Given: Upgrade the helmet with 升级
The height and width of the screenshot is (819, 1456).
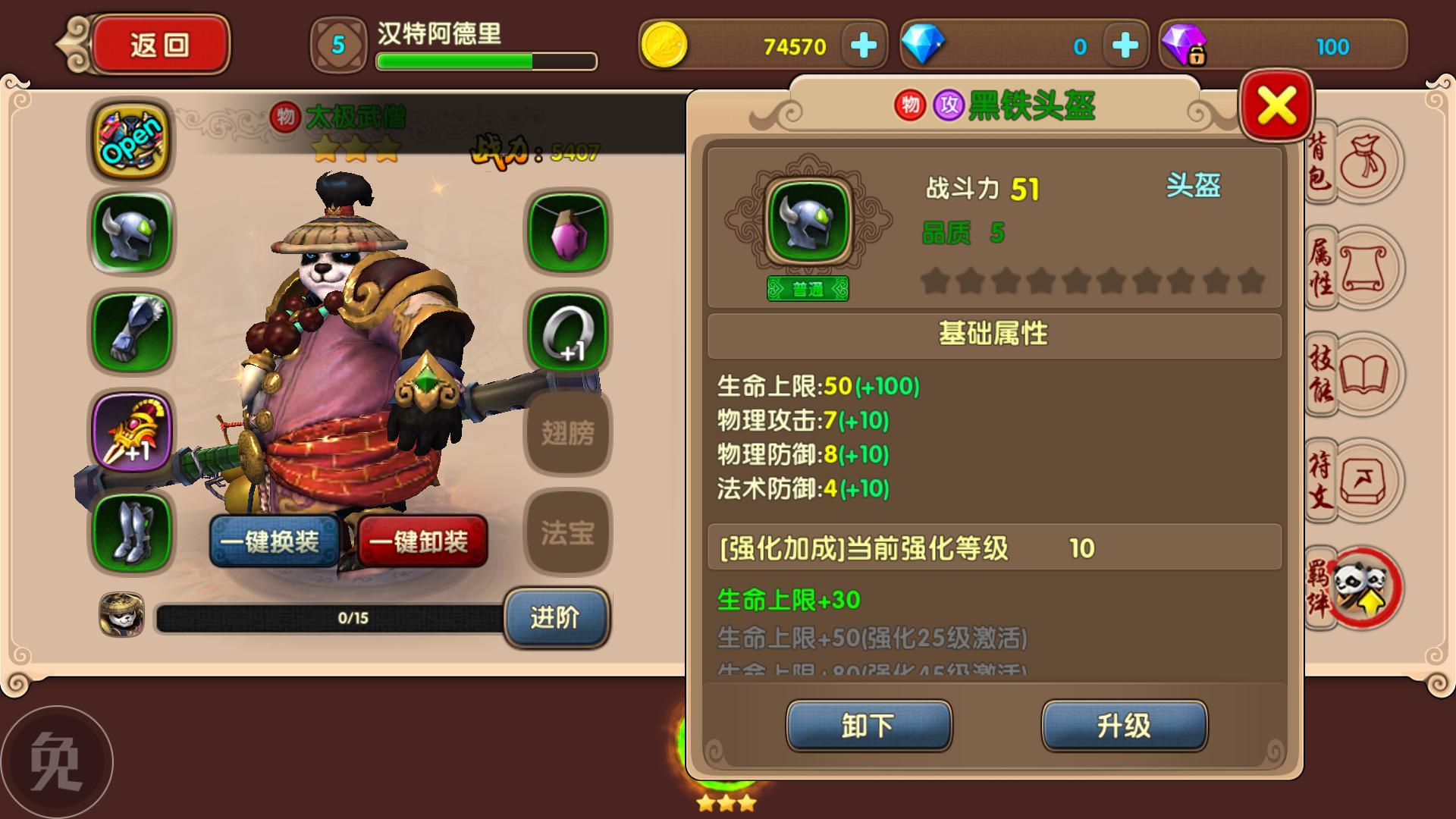Looking at the screenshot, I should 1124,726.
